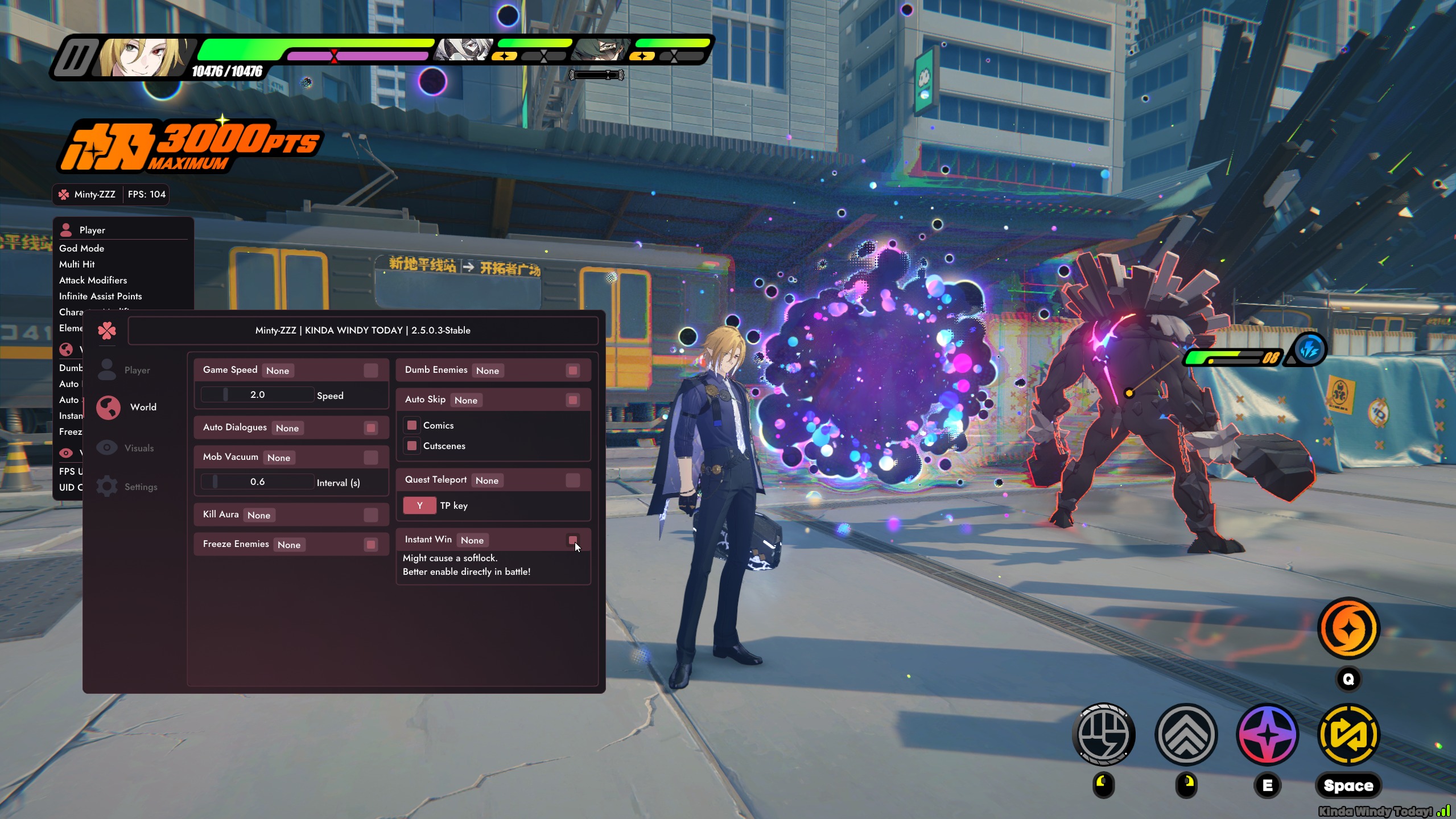This screenshot has width=1456, height=819.
Task: Check the Auto Skip box
Action: click(573, 400)
